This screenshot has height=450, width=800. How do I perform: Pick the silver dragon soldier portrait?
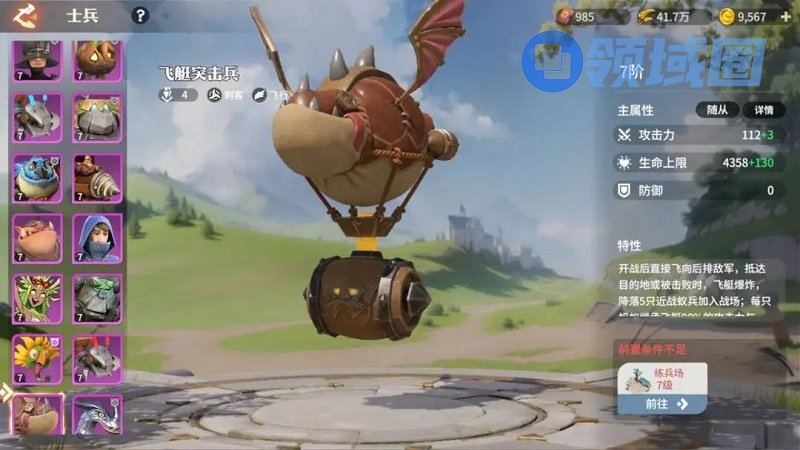[x=97, y=415]
